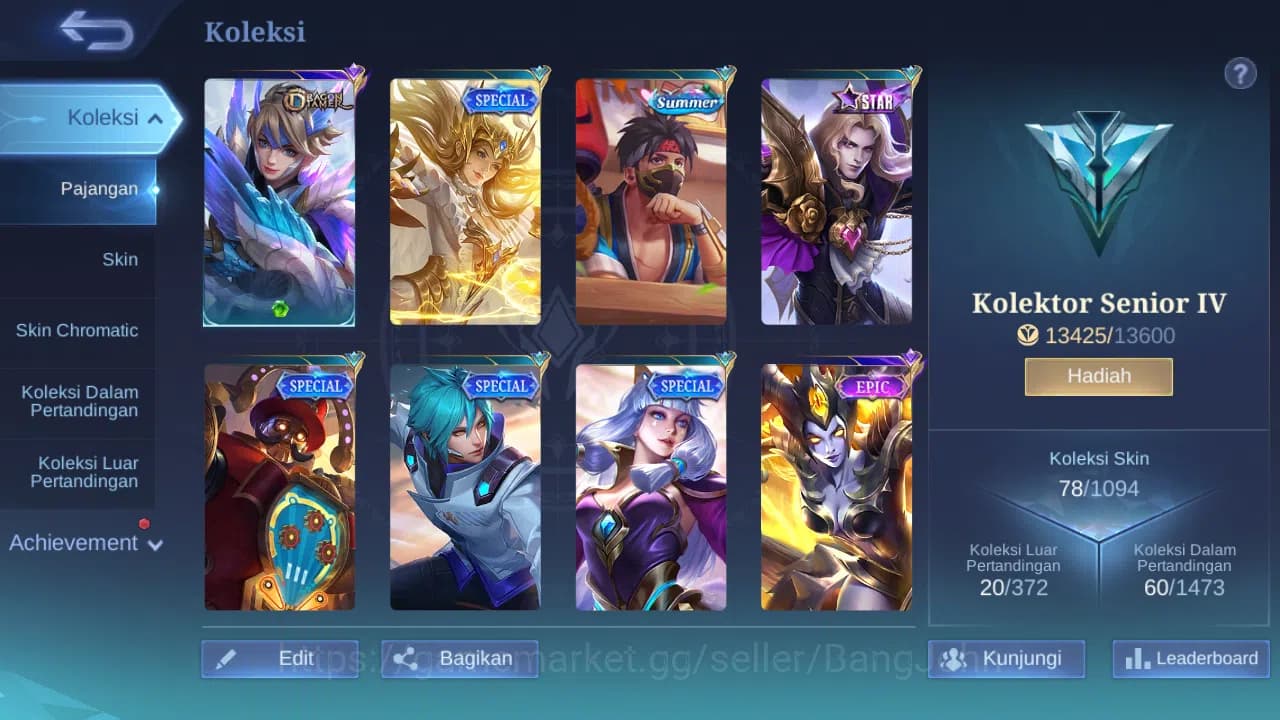Click the bar chart icon on Leaderboard button
Viewport: 1280px width, 720px height.
click(x=1136, y=659)
